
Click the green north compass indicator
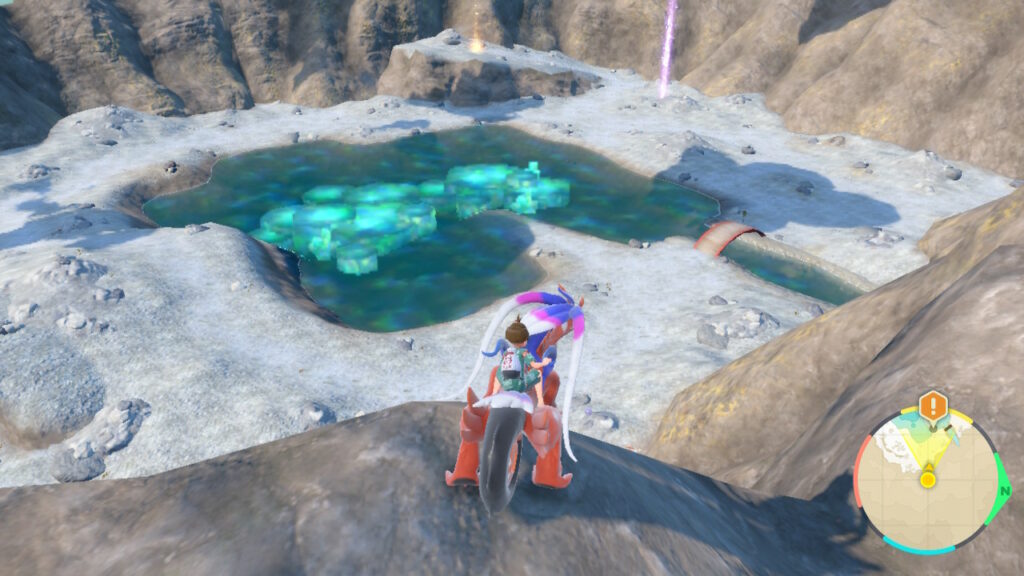1002,491
